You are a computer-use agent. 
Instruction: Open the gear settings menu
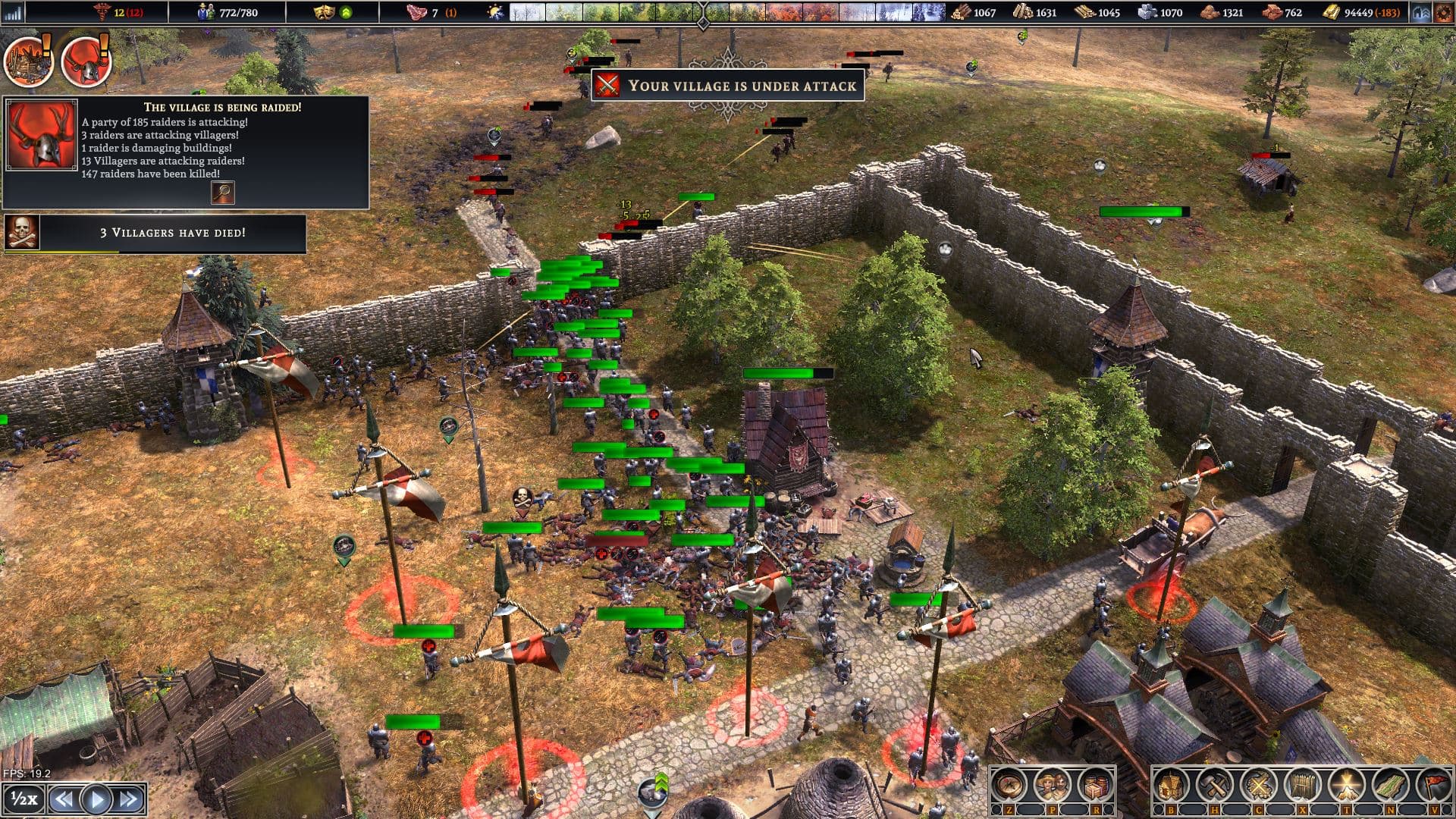pos(1443,12)
